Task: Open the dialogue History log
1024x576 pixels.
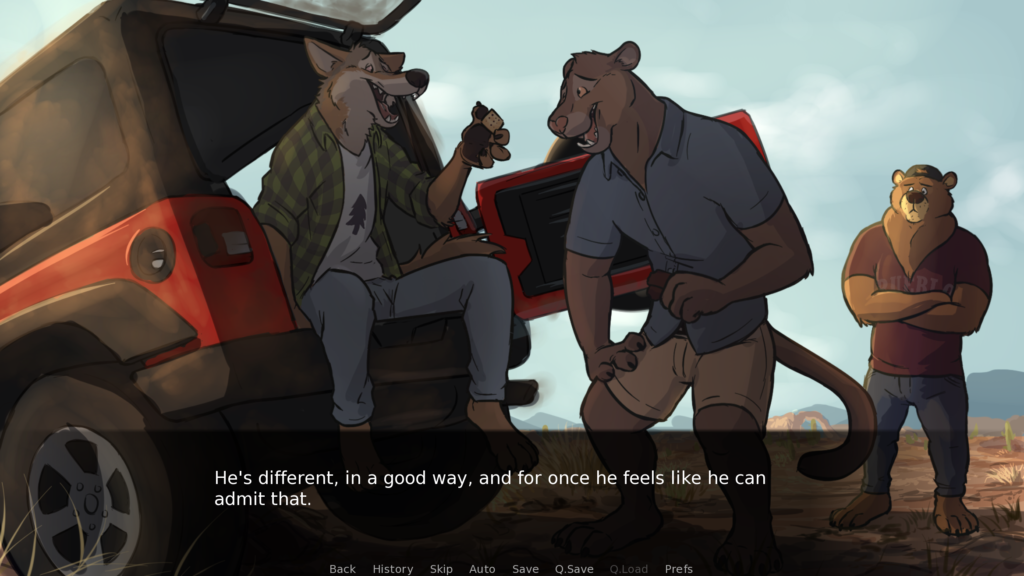Action: click(392, 569)
